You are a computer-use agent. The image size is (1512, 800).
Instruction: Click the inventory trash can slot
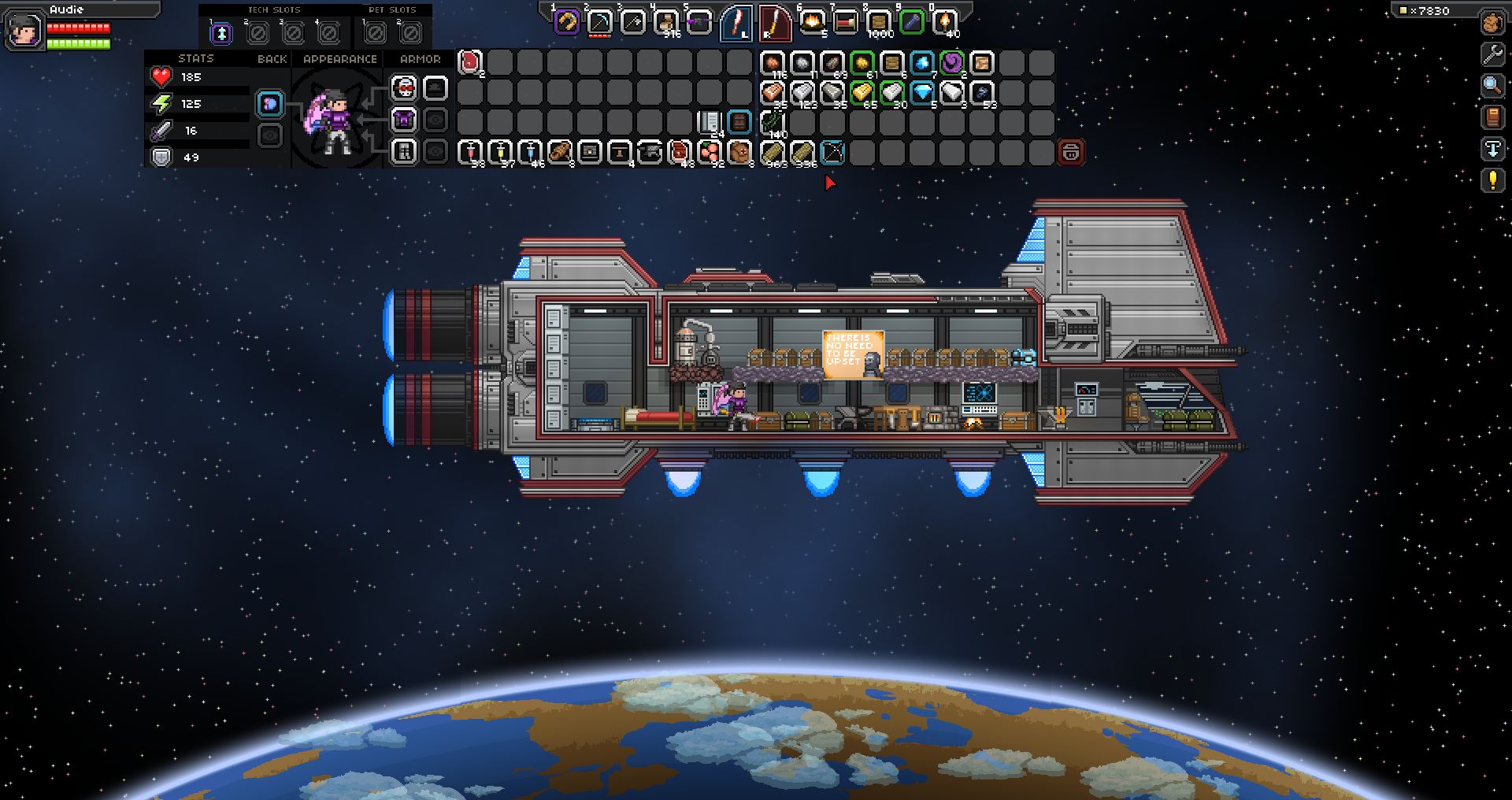click(1071, 152)
